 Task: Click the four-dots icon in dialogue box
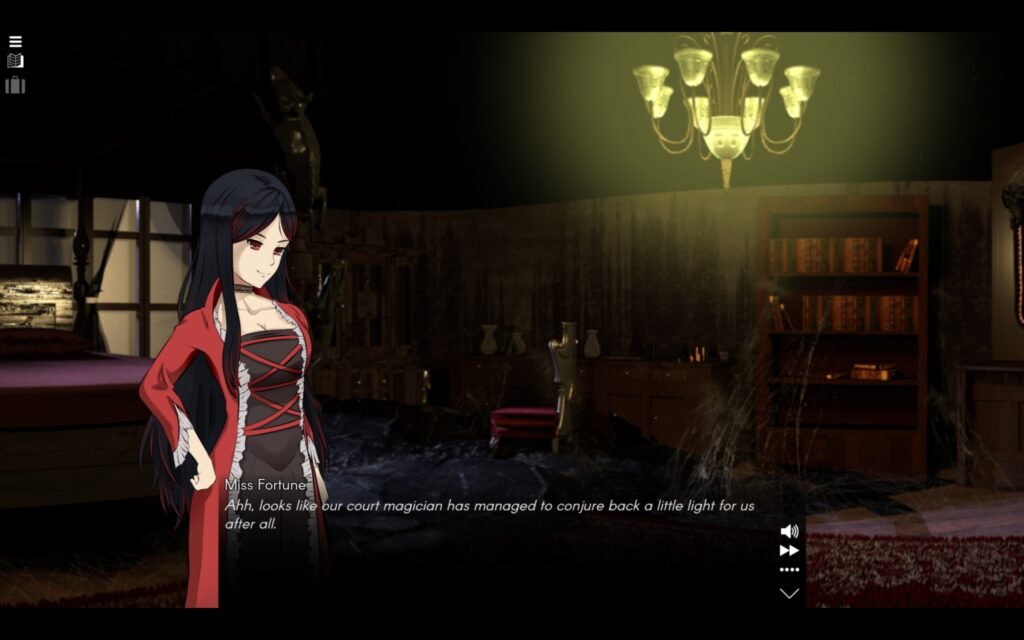point(789,570)
